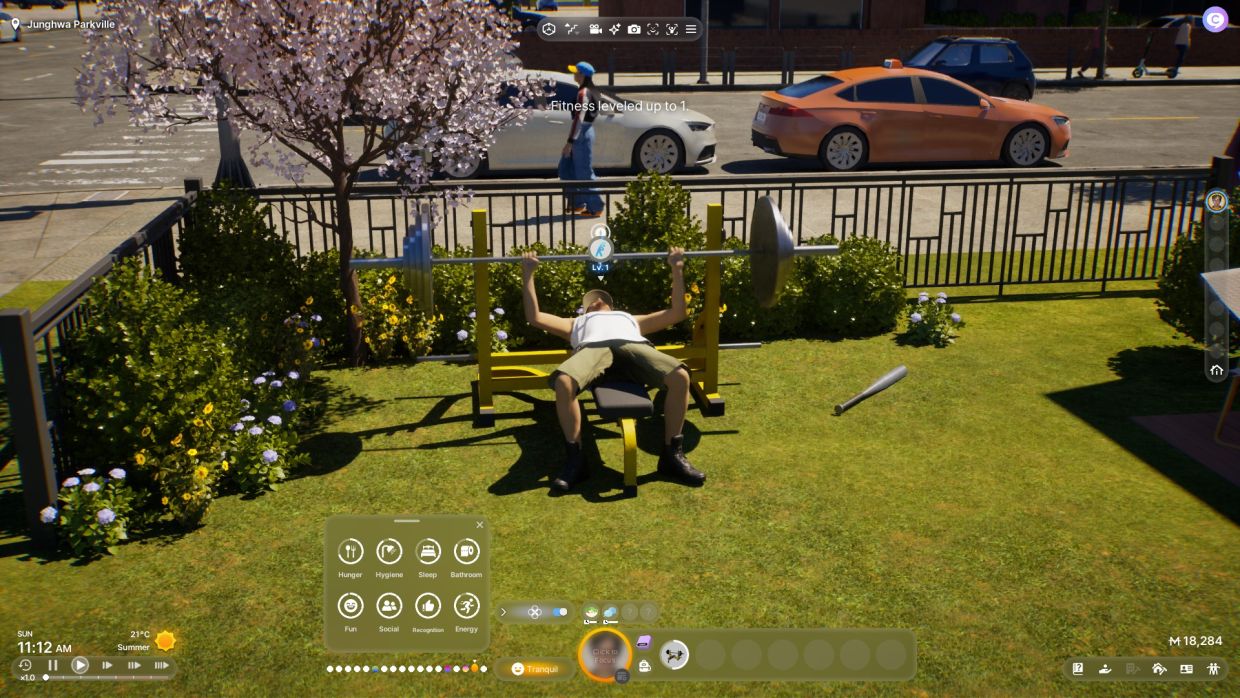Select the queued bench press action
1240x698 pixels.
pos(675,655)
